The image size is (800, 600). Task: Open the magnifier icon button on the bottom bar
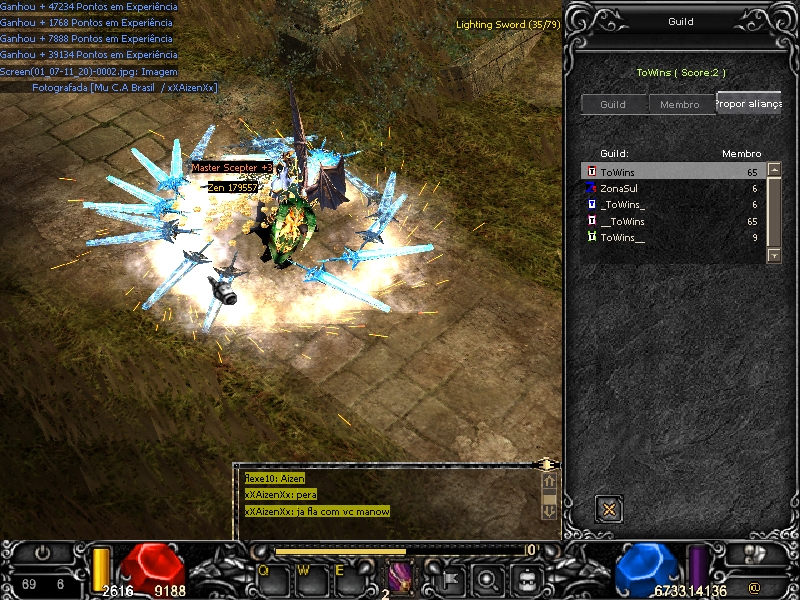point(487,578)
